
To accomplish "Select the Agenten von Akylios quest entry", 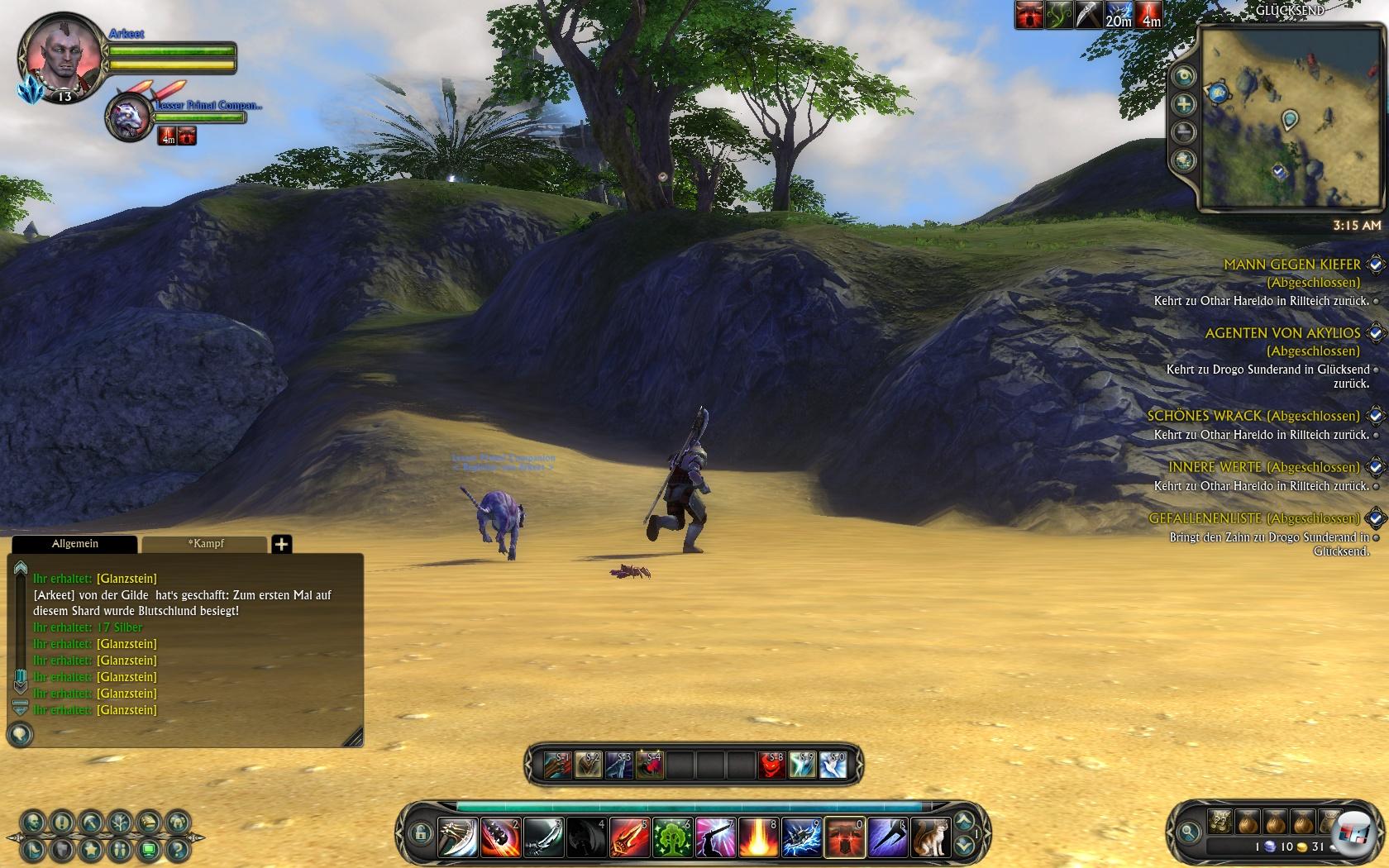I will (1282, 333).
